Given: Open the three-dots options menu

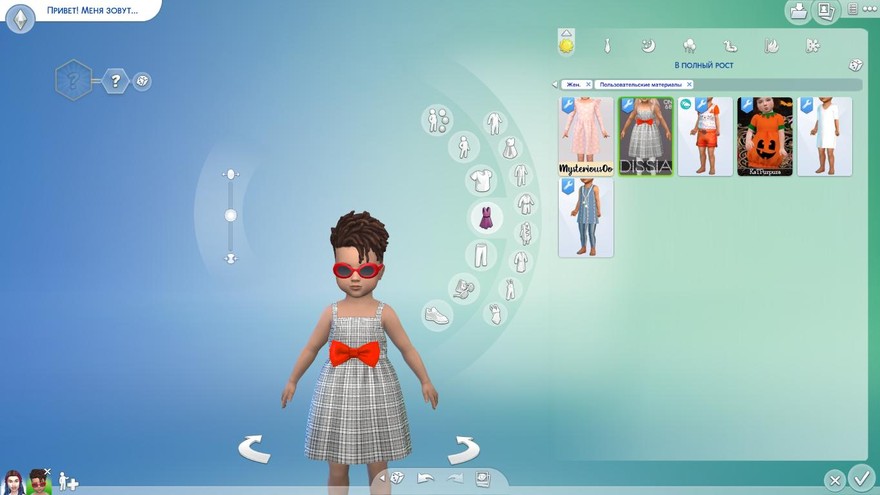Looking at the screenshot, I should click(853, 10).
